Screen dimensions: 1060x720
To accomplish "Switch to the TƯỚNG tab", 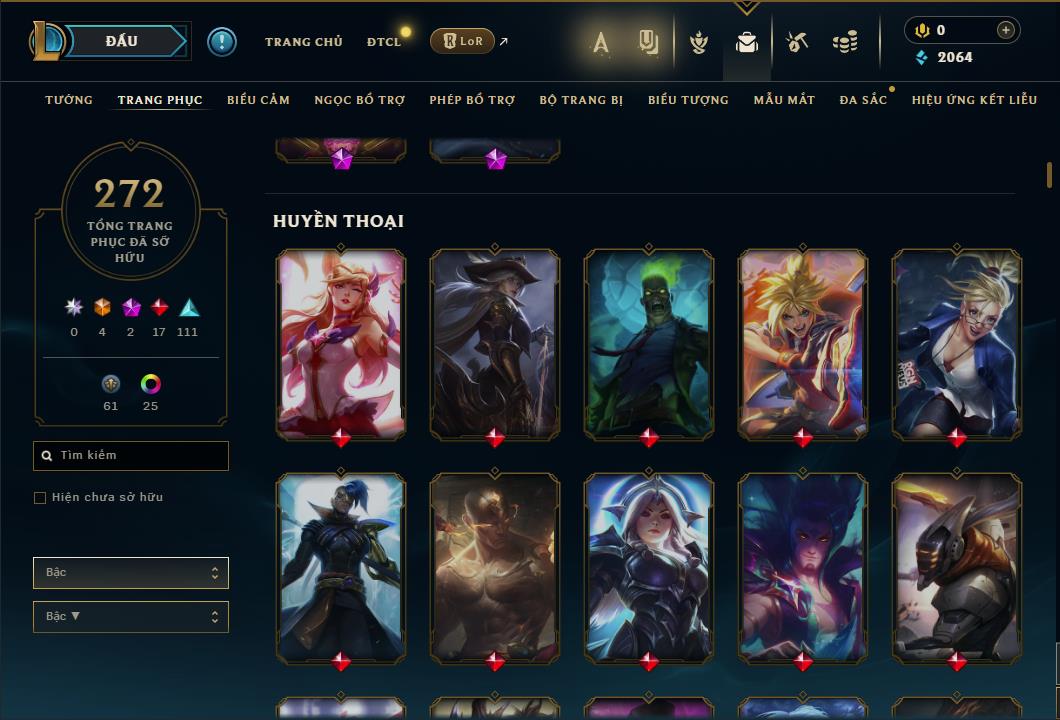I will coord(69,100).
